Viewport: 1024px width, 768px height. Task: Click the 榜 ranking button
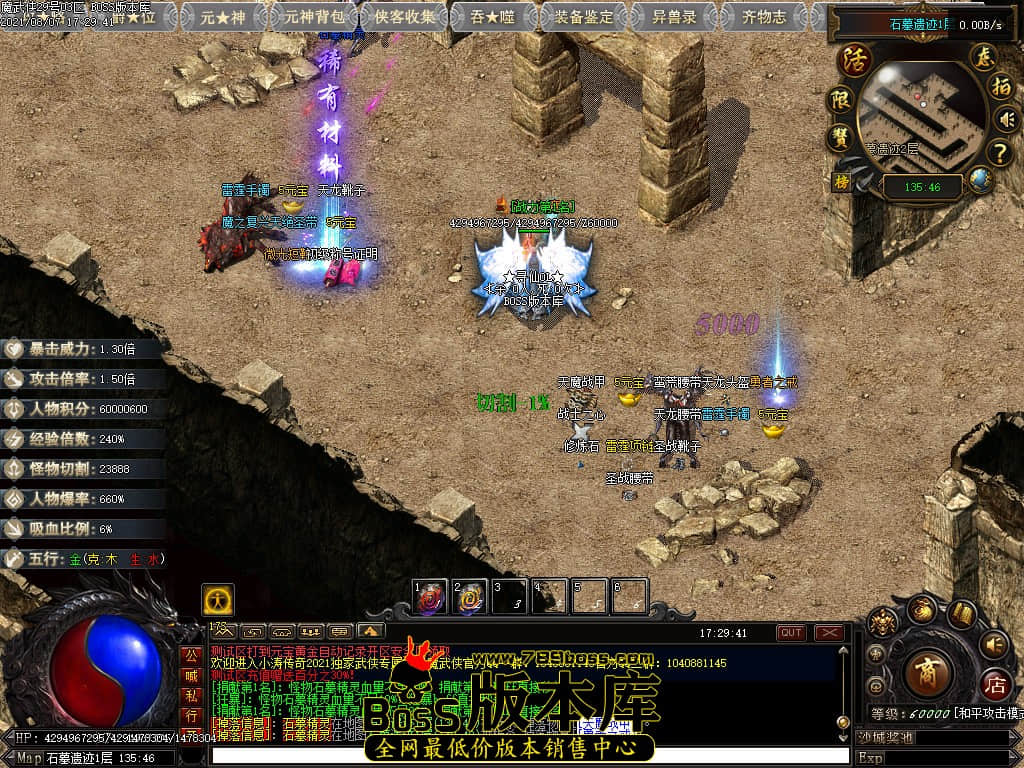tap(841, 182)
